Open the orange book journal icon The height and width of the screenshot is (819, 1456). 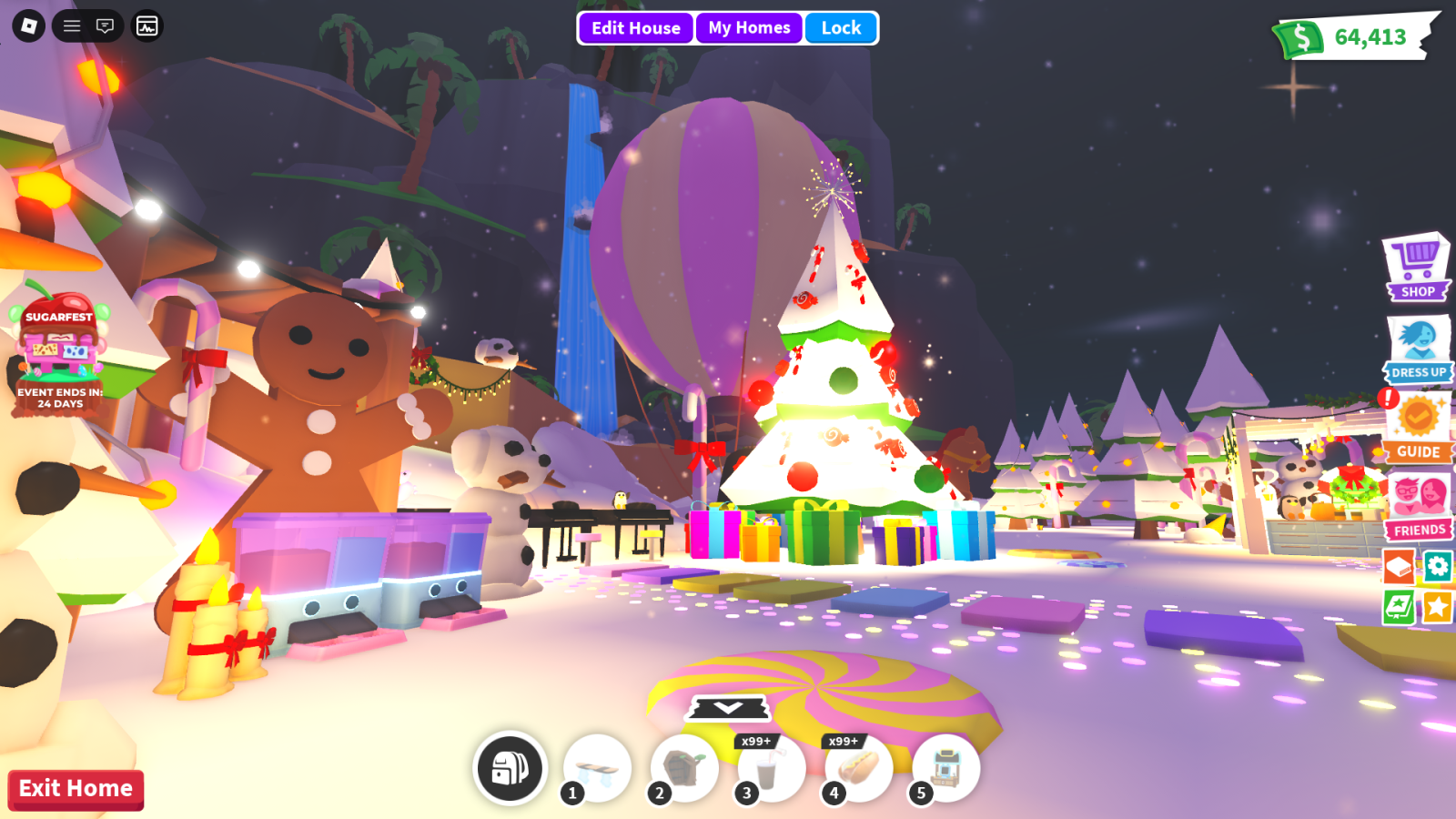click(x=1400, y=567)
